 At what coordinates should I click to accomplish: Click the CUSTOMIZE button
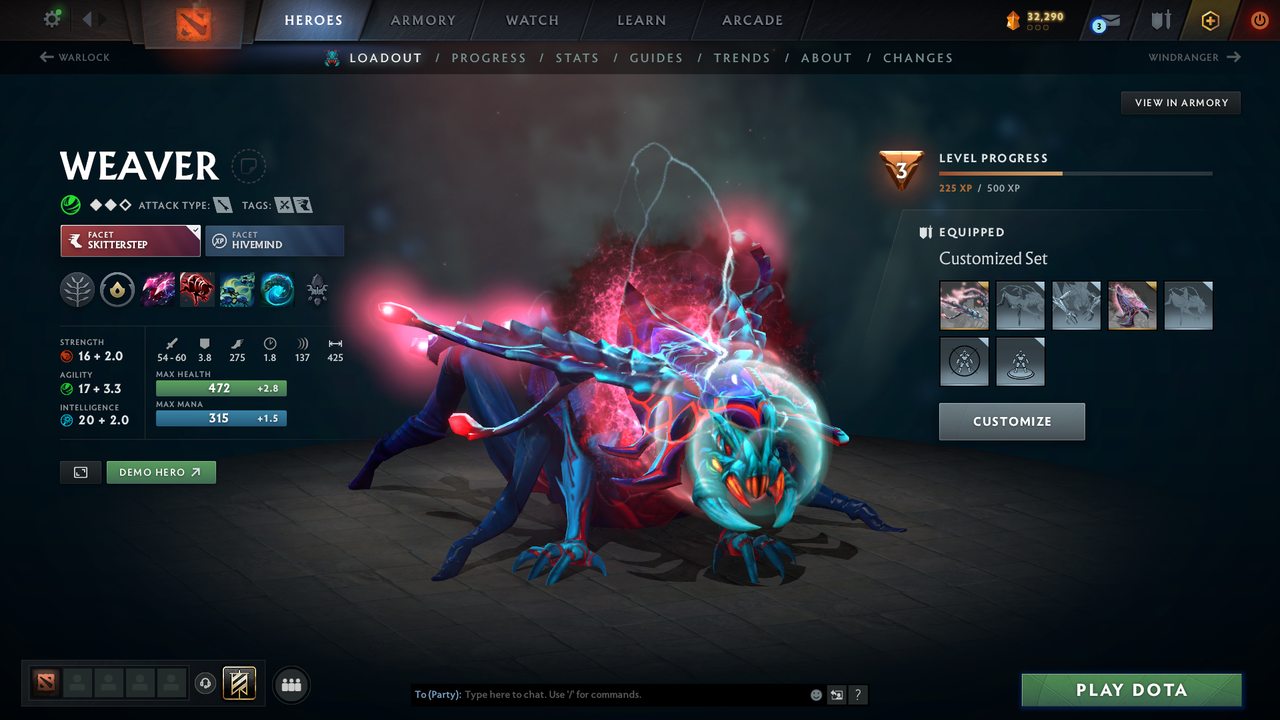pos(1011,421)
